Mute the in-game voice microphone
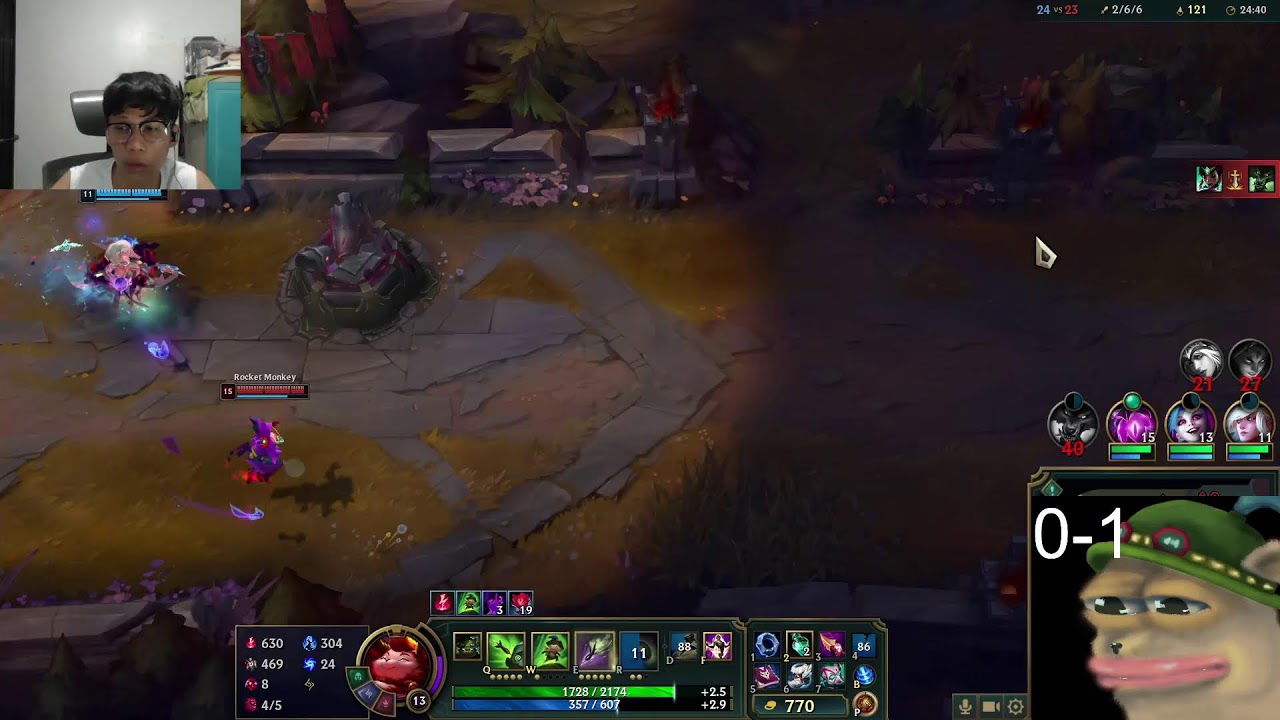This screenshot has height=720, width=1280. [965, 706]
